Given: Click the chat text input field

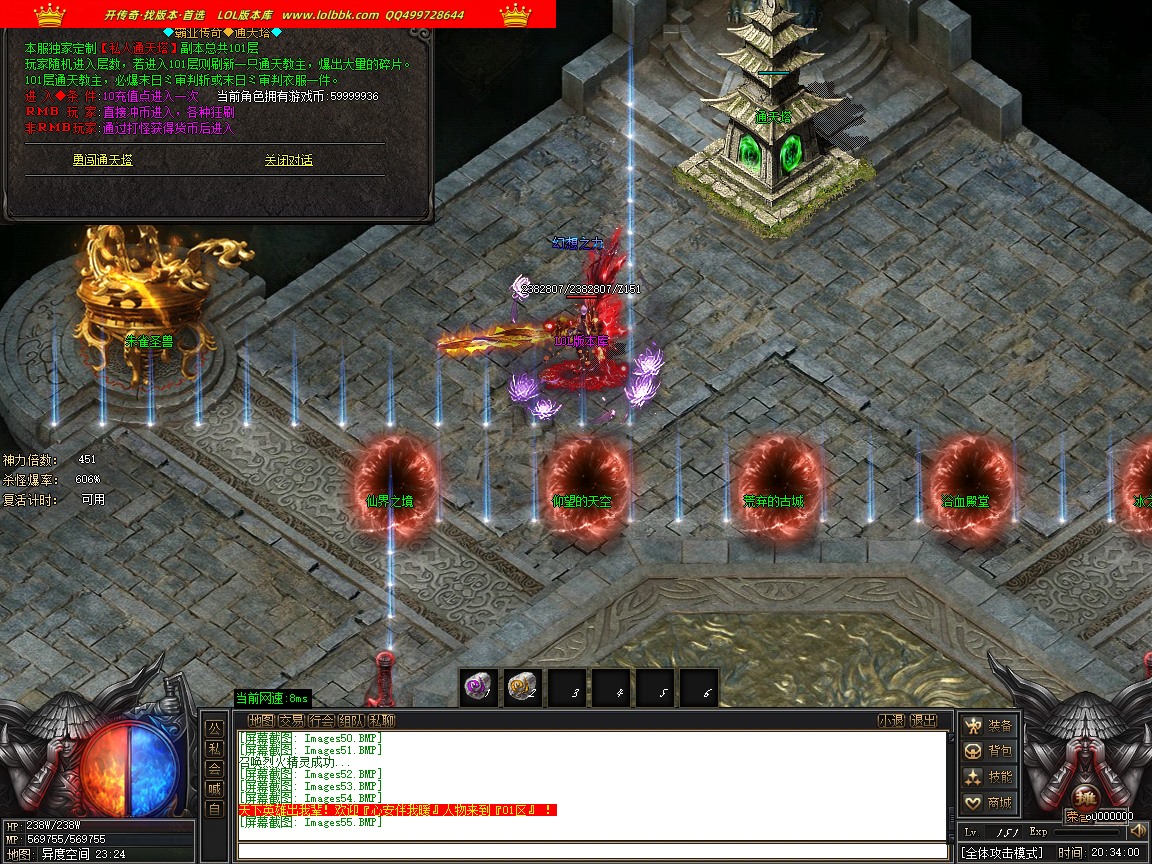Looking at the screenshot, I should (592, 851).
